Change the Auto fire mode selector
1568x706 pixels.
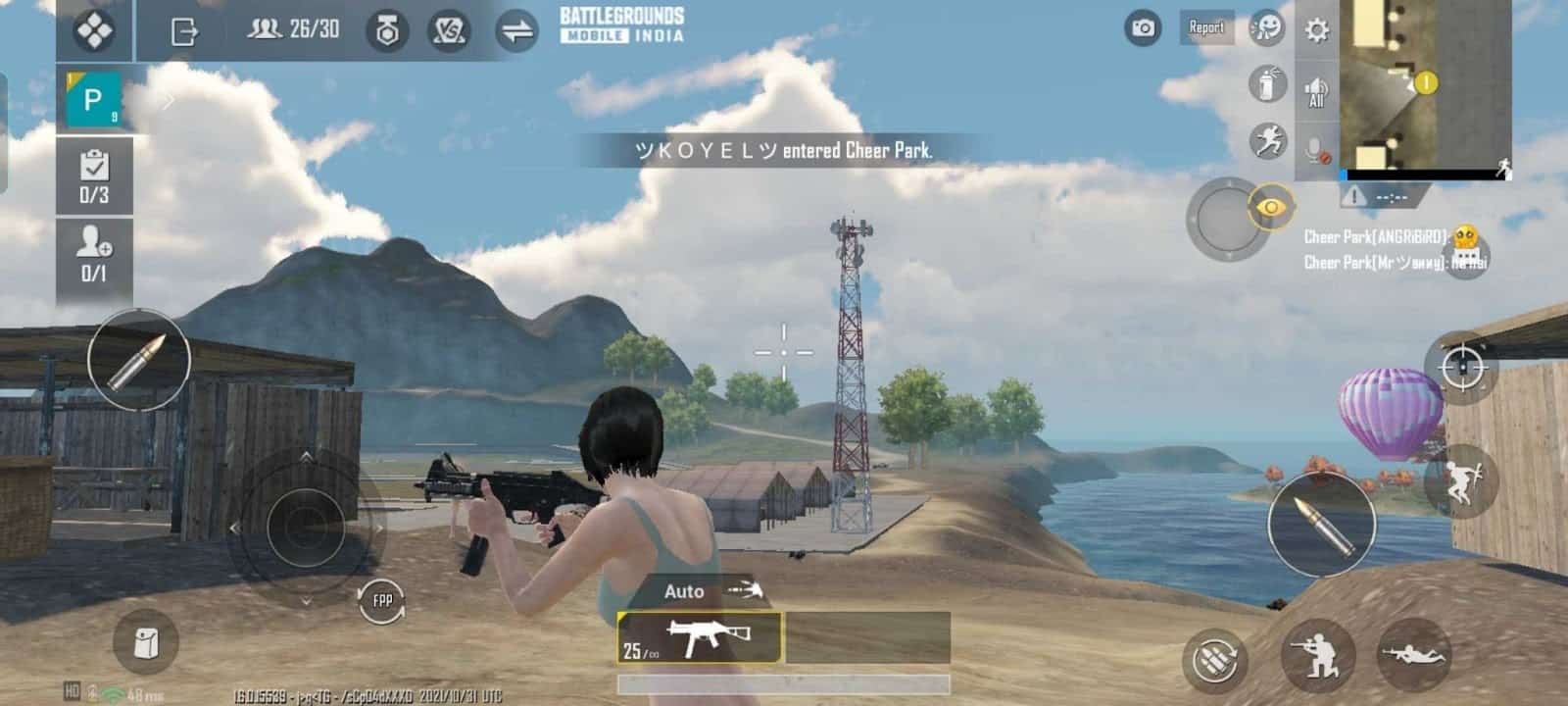point(686,590)
